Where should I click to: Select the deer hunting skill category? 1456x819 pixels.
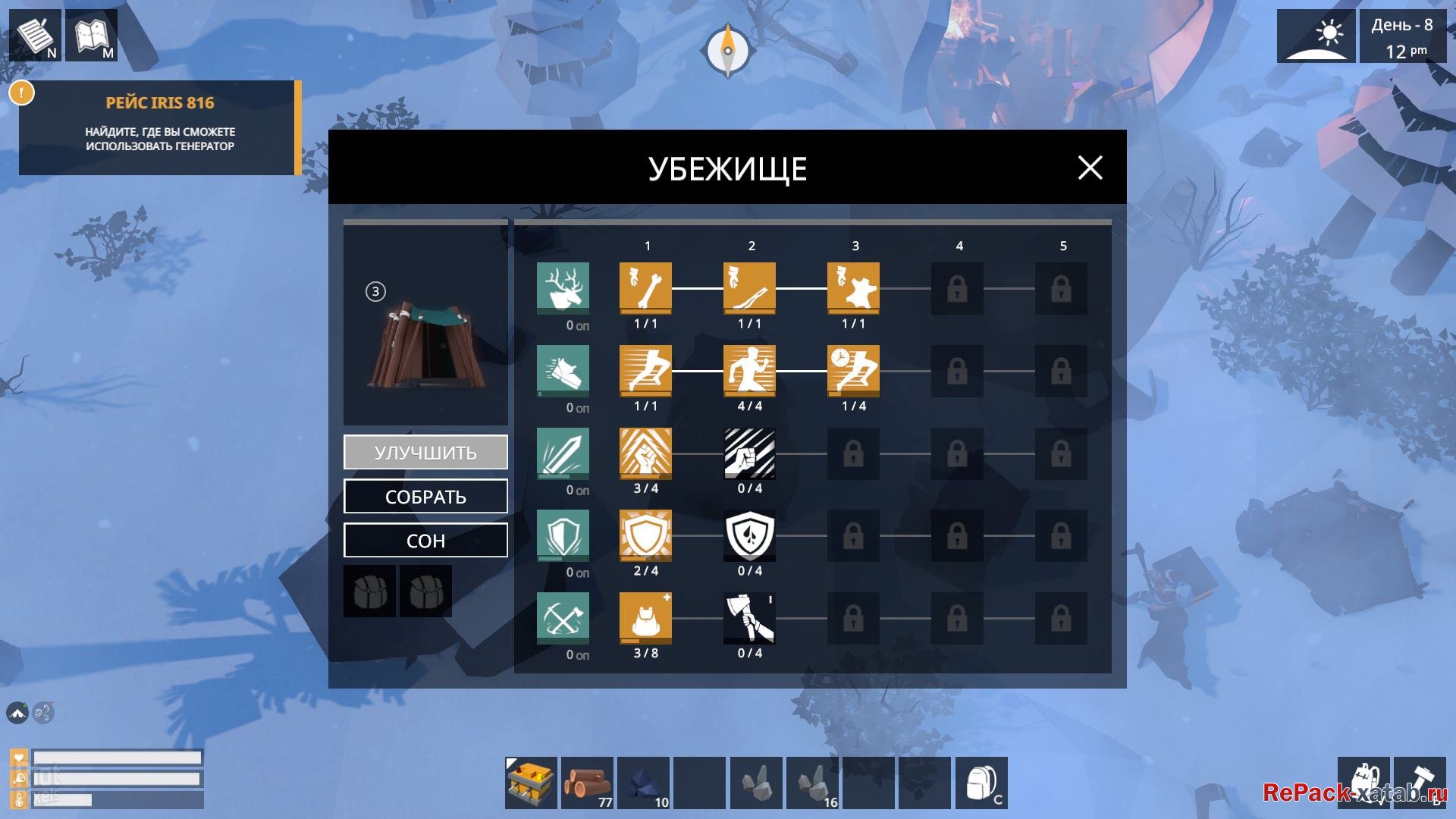pyautogui.click(x=563, y=287)
